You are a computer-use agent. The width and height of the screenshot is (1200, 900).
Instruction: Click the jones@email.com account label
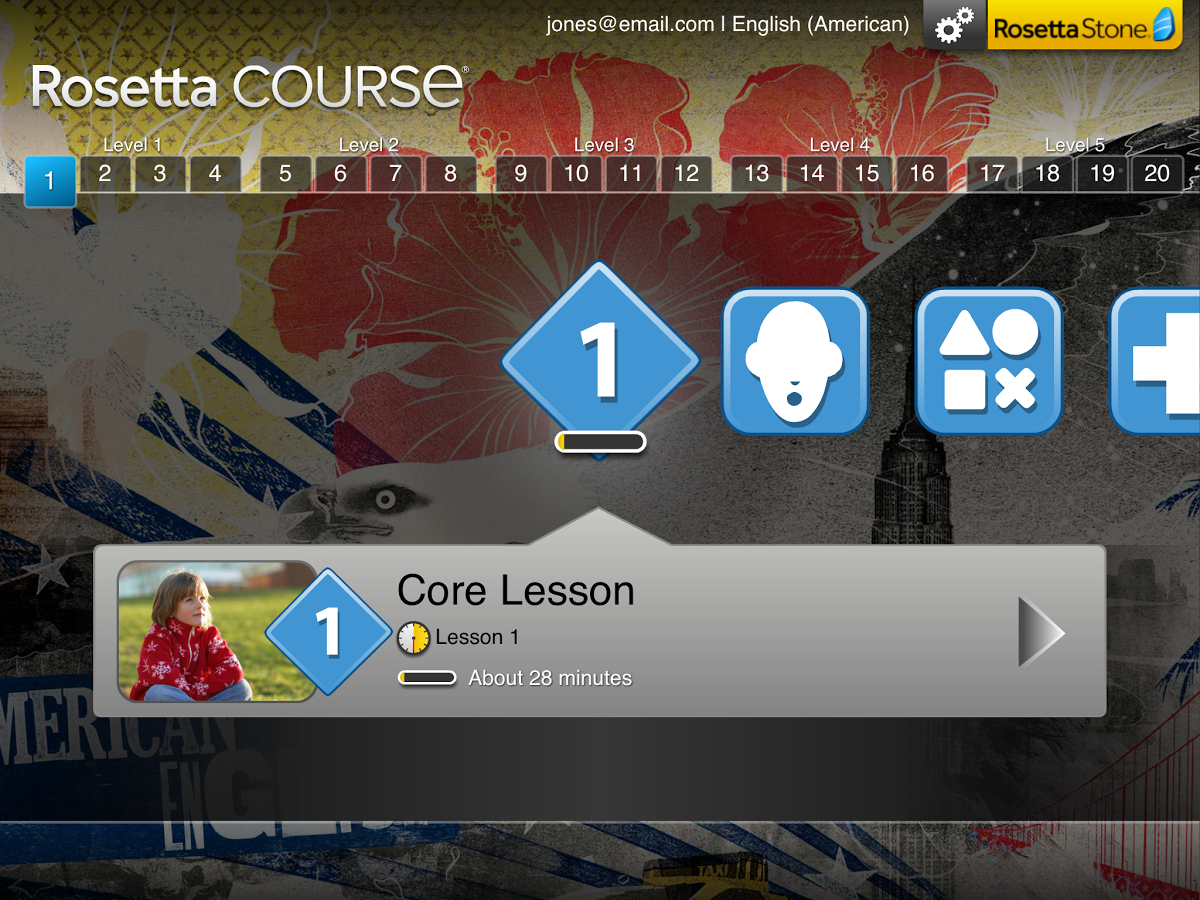630,25
